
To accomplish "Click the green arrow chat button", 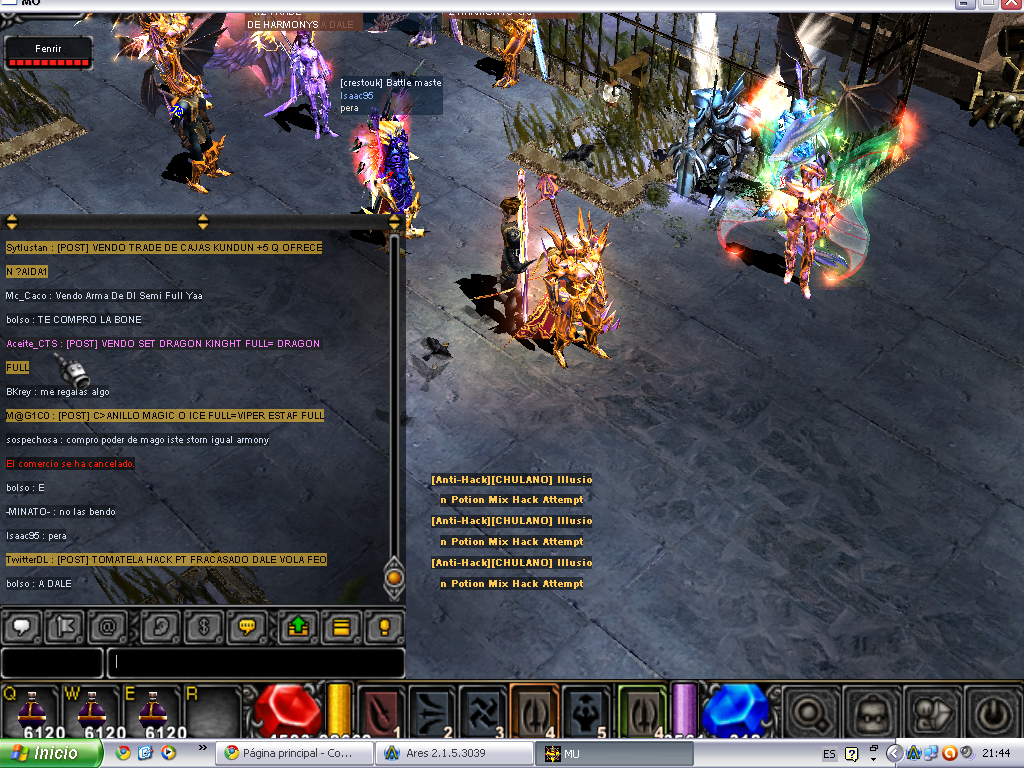I will pyautogui.click(x=297, y=627).
